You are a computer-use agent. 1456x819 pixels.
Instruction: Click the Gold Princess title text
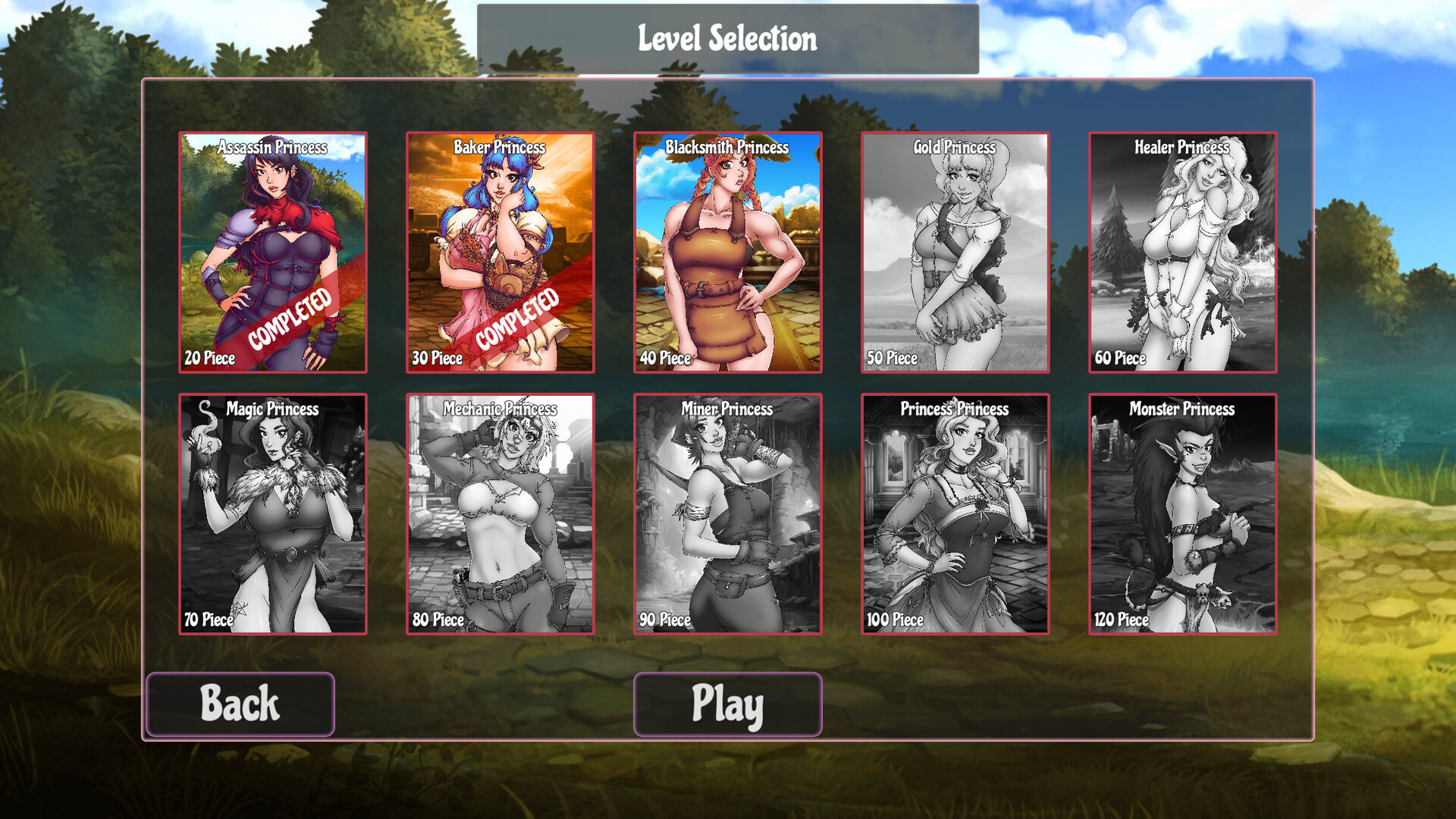click(x=954, y=148)
